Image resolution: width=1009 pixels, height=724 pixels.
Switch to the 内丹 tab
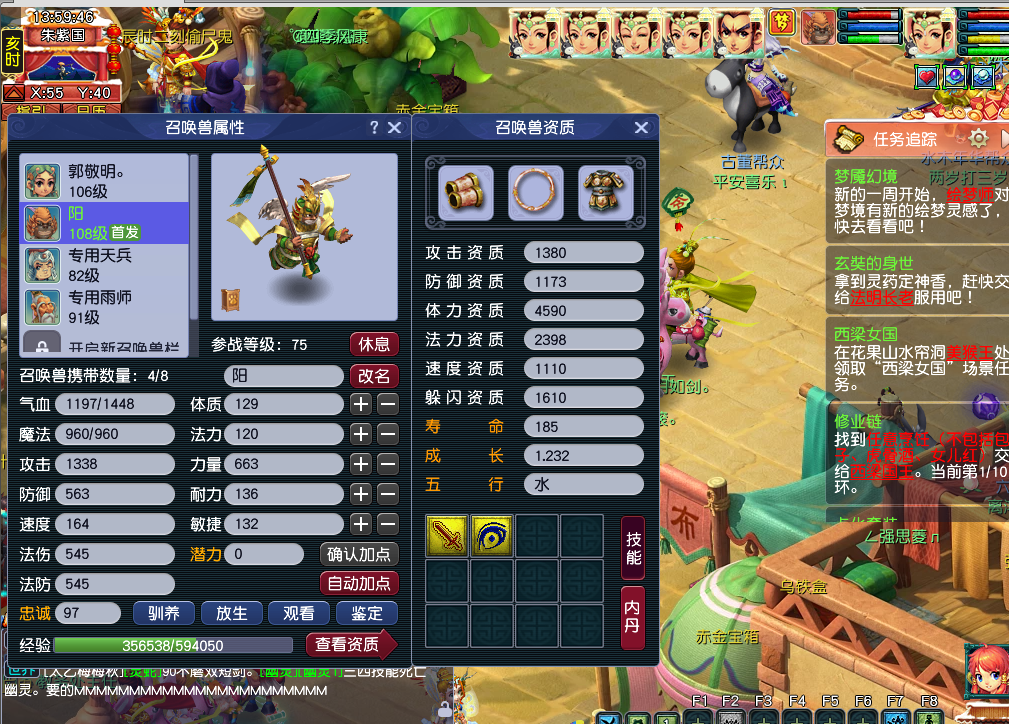point(633,617)
